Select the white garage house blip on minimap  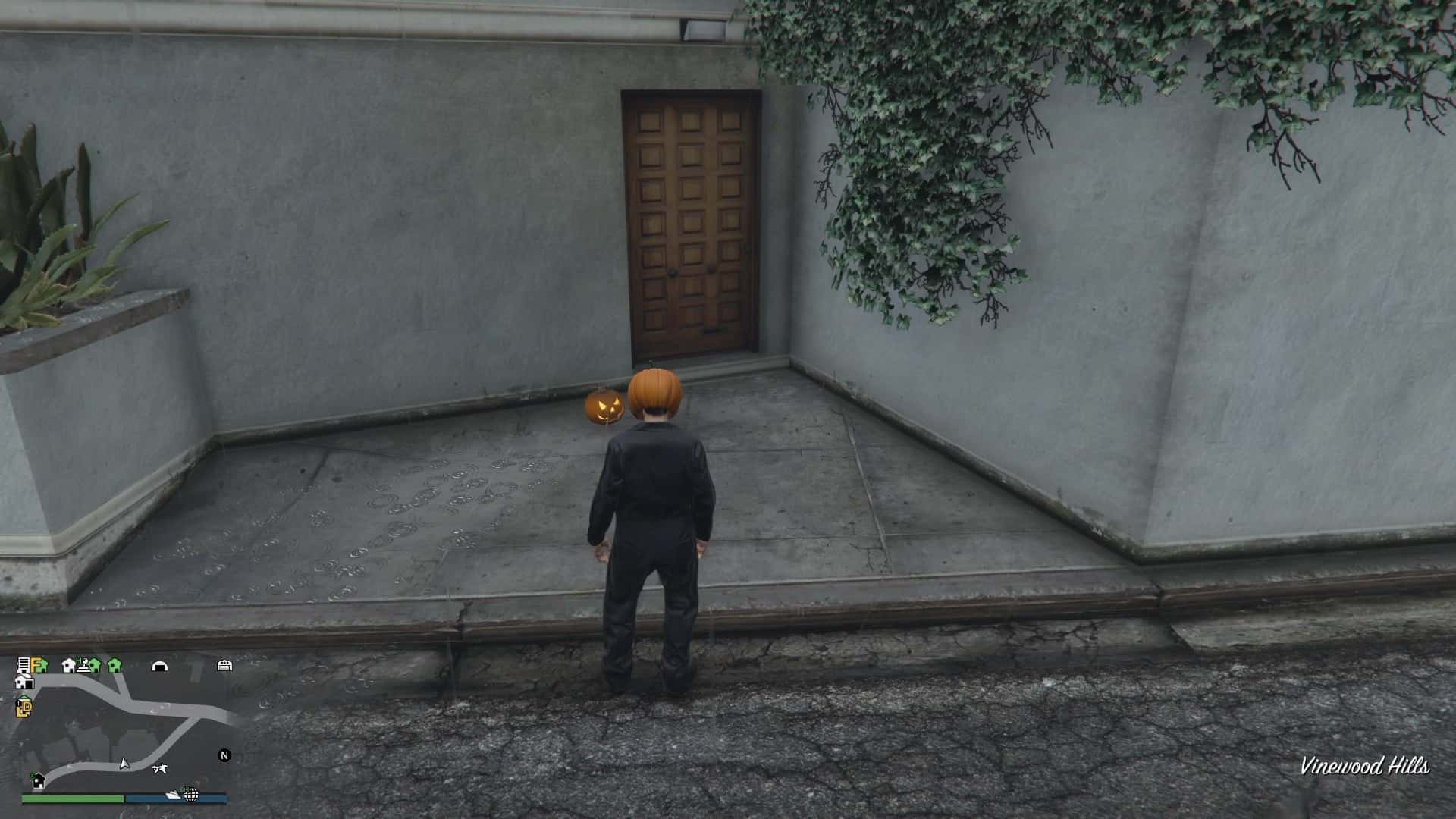coord(24,682)
